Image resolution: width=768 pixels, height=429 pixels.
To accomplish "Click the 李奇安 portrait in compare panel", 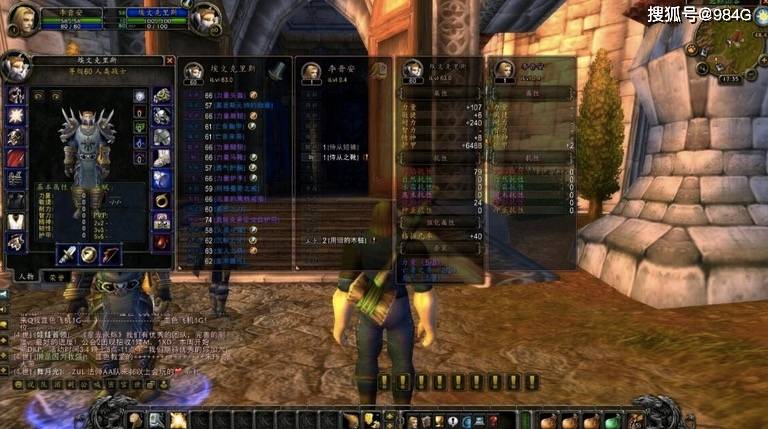I will tap(309, 72).
